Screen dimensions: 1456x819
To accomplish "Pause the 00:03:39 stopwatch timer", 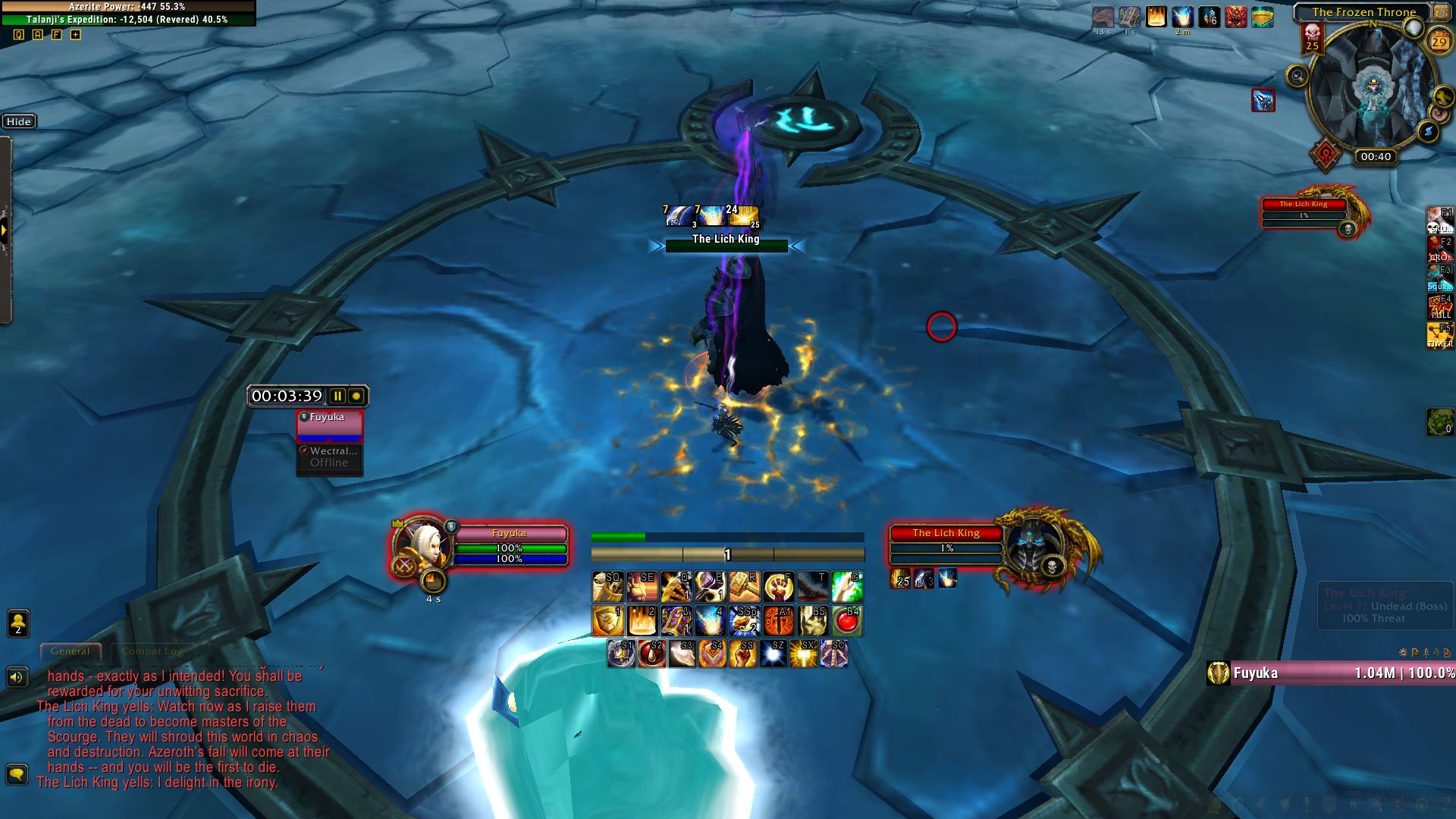I will pyautogui.click(x=337, y=396).
